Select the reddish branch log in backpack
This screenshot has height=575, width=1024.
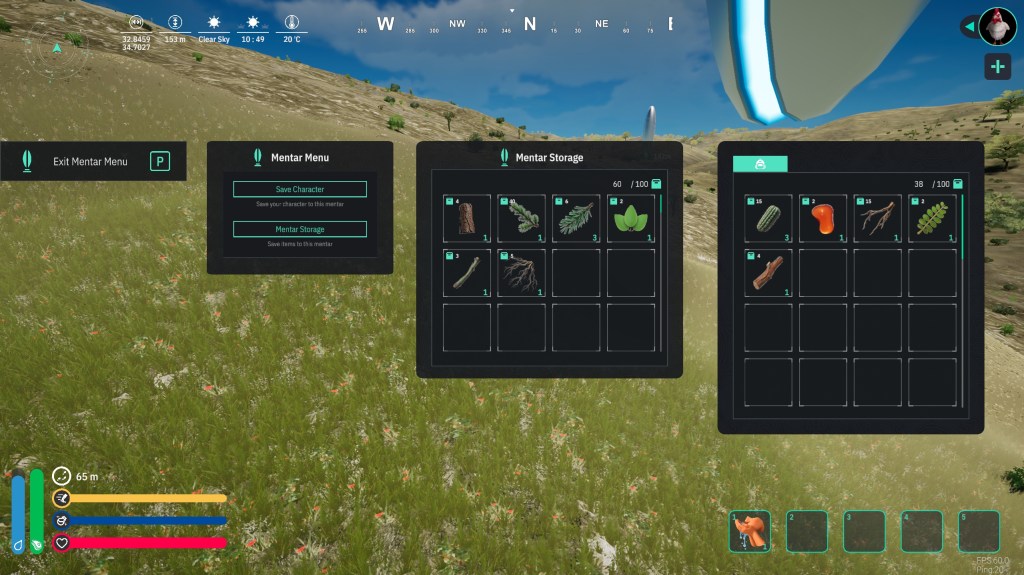(x=768, y=273)
